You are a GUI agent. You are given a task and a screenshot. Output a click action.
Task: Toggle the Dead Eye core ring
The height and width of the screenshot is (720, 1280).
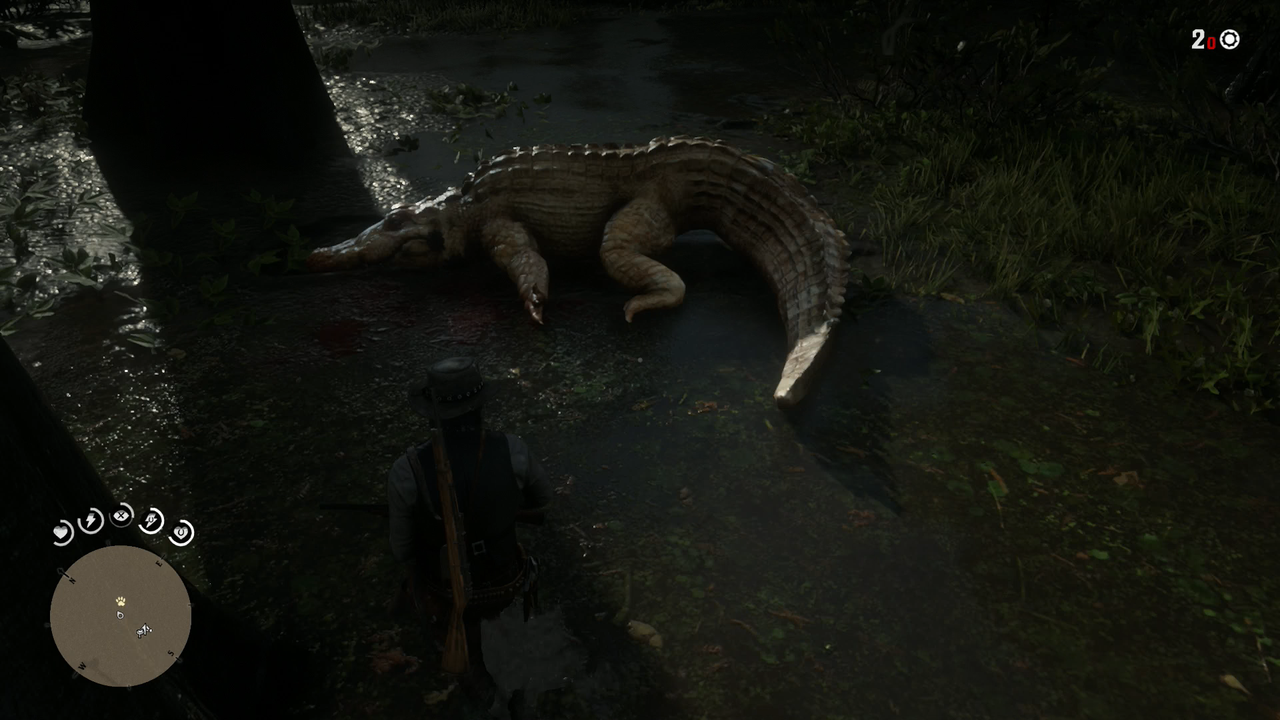121,517
